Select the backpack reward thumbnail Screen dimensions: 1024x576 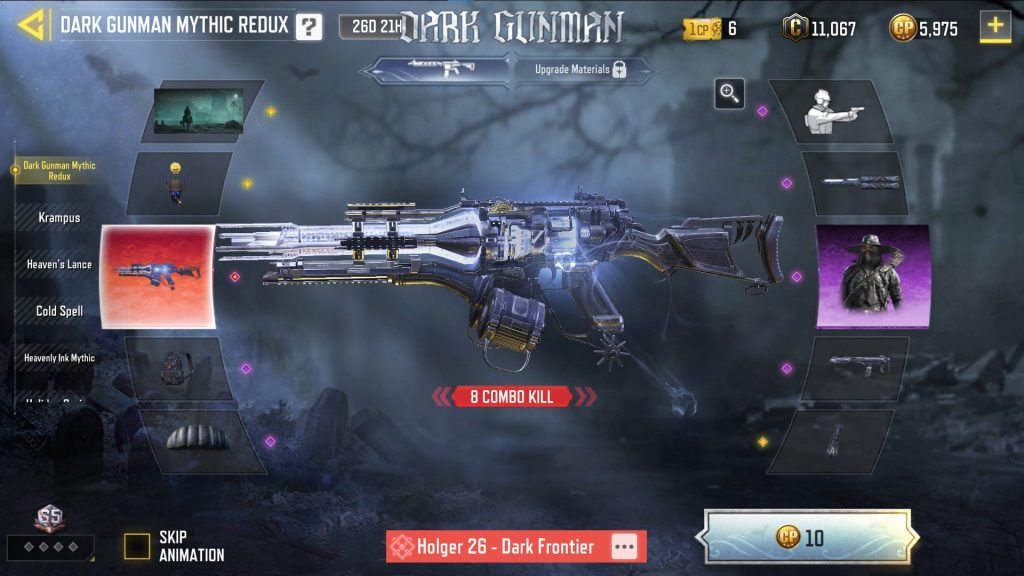click(180, 368)
